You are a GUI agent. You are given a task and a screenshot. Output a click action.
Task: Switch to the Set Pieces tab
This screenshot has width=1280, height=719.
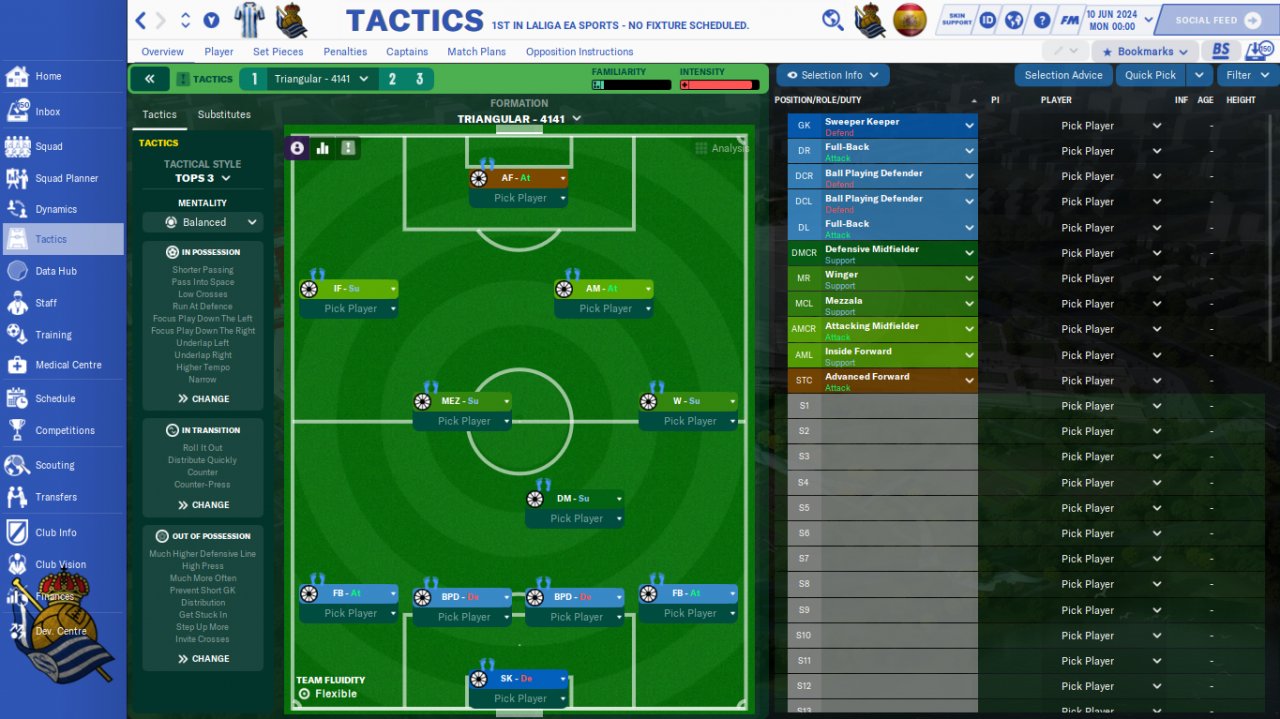coord(278,52)
